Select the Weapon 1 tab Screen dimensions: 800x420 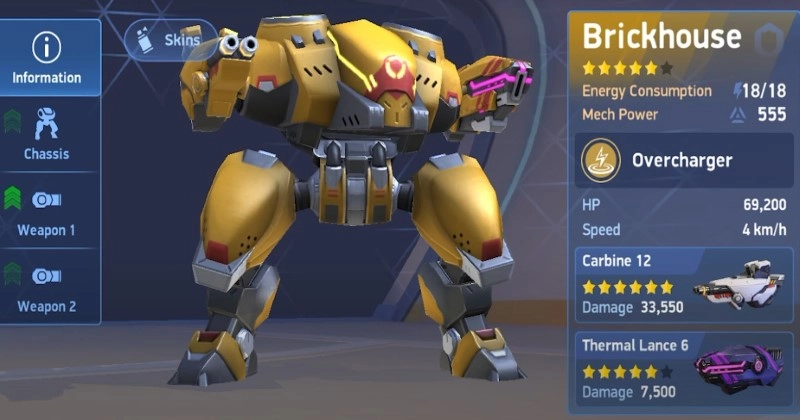point(47,211)
